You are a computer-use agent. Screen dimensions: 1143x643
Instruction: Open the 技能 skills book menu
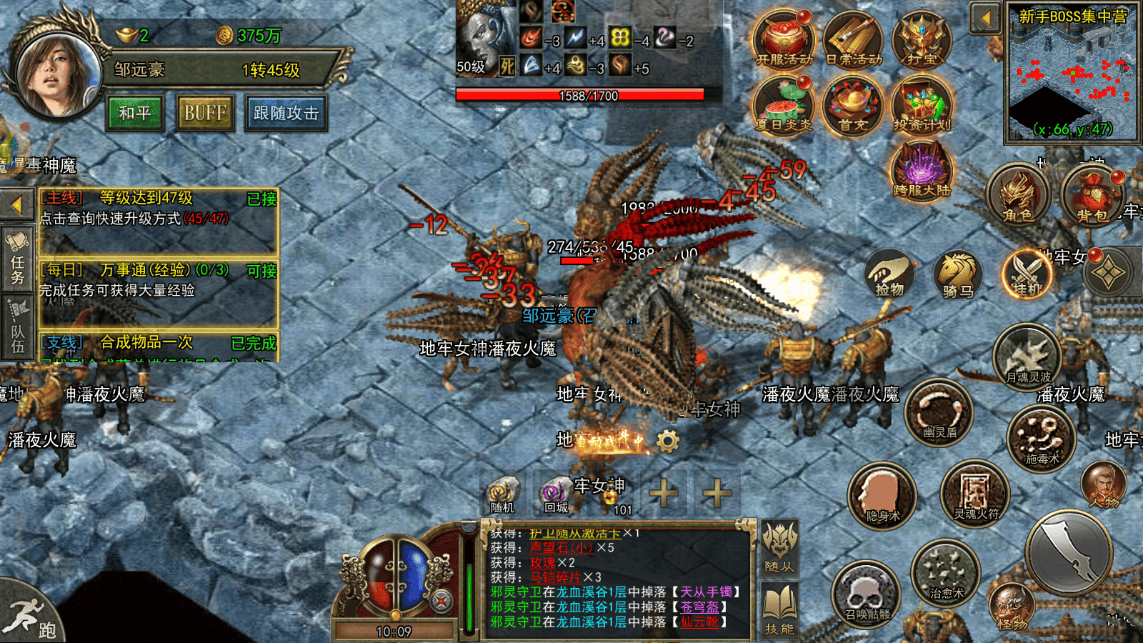pos(779,609)
